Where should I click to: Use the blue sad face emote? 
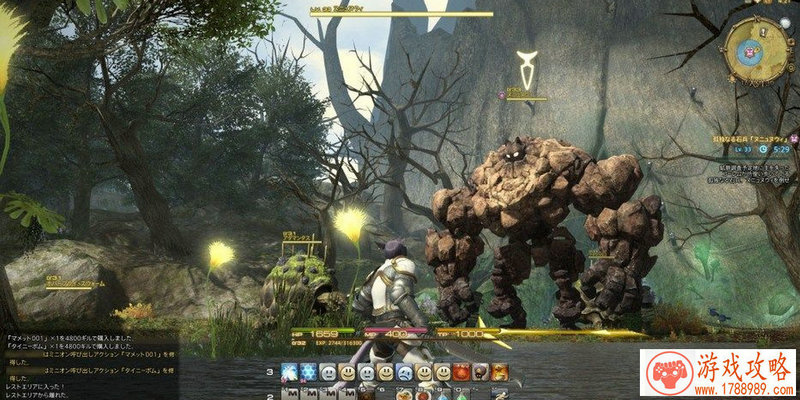pos(404,373)
